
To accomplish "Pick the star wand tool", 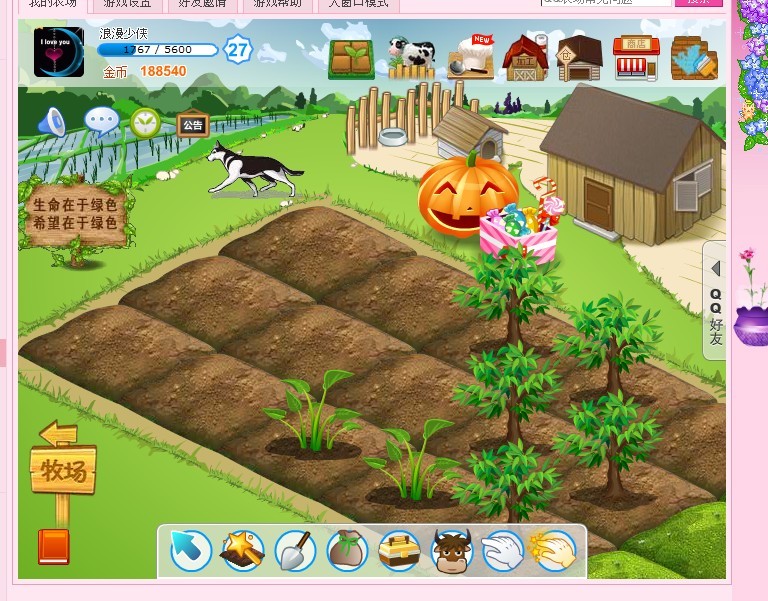I will click(243, 550).
